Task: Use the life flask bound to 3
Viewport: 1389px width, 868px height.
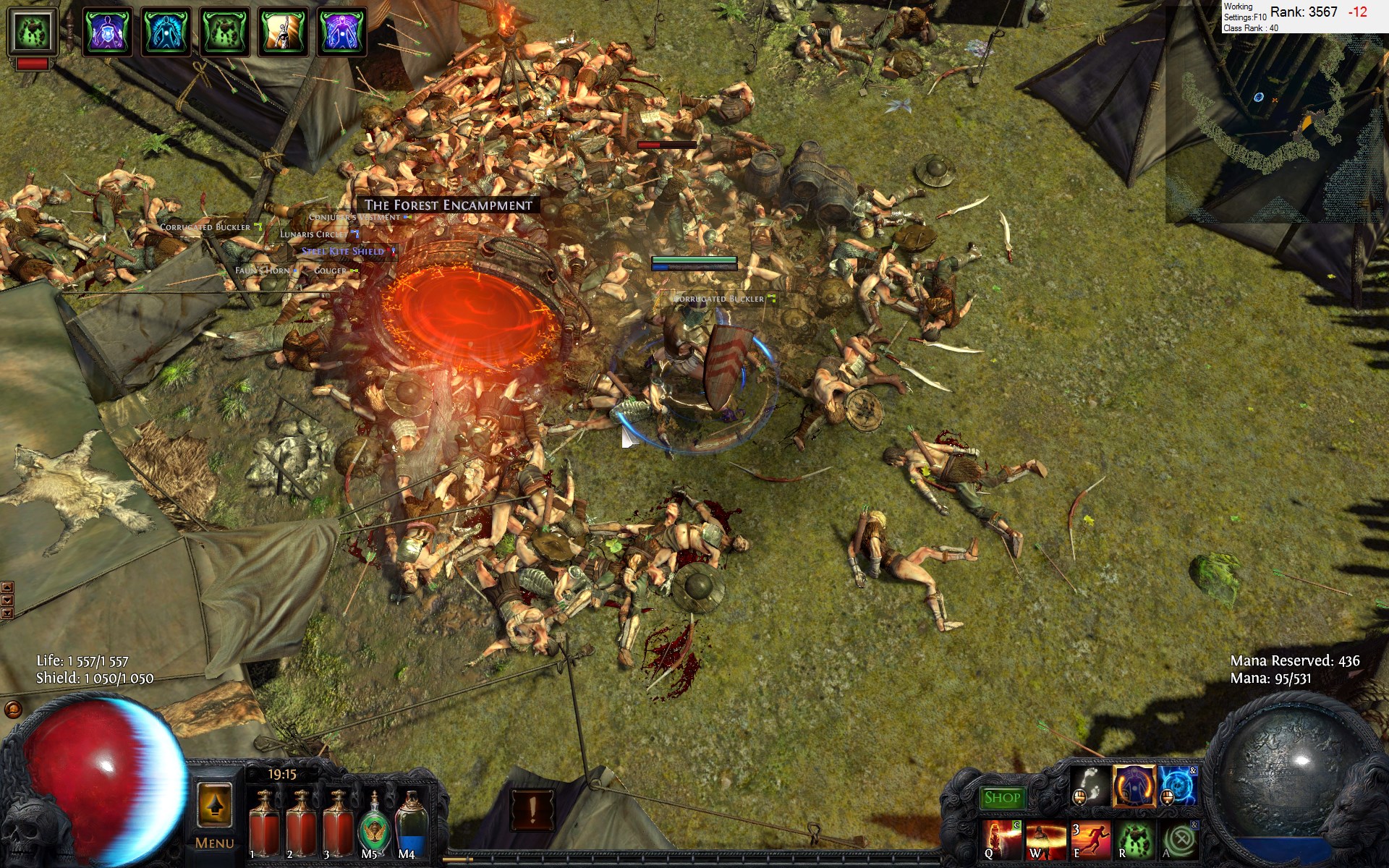Action: 338,825
